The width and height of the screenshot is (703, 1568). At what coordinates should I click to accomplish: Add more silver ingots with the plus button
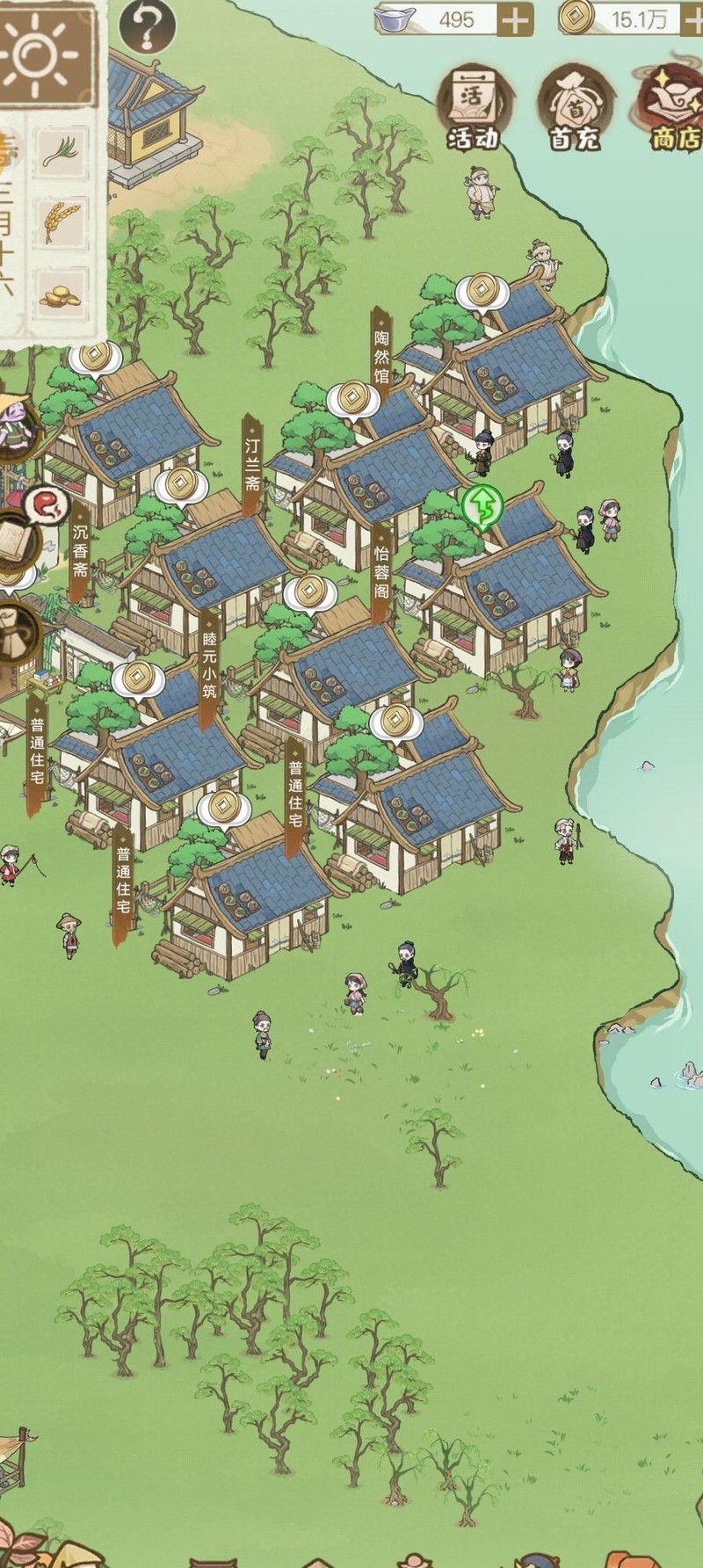click(x=516, y=18)
